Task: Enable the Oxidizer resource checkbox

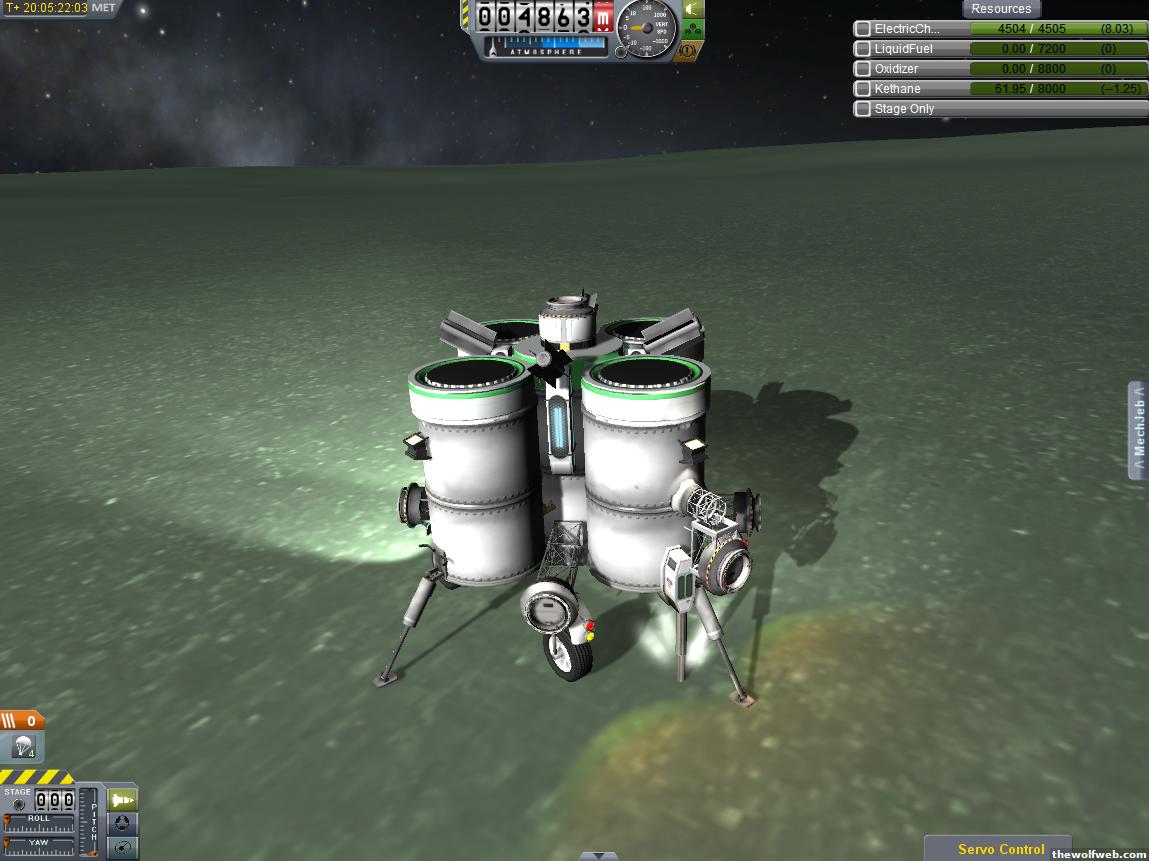Action: [x=862, y=69]
